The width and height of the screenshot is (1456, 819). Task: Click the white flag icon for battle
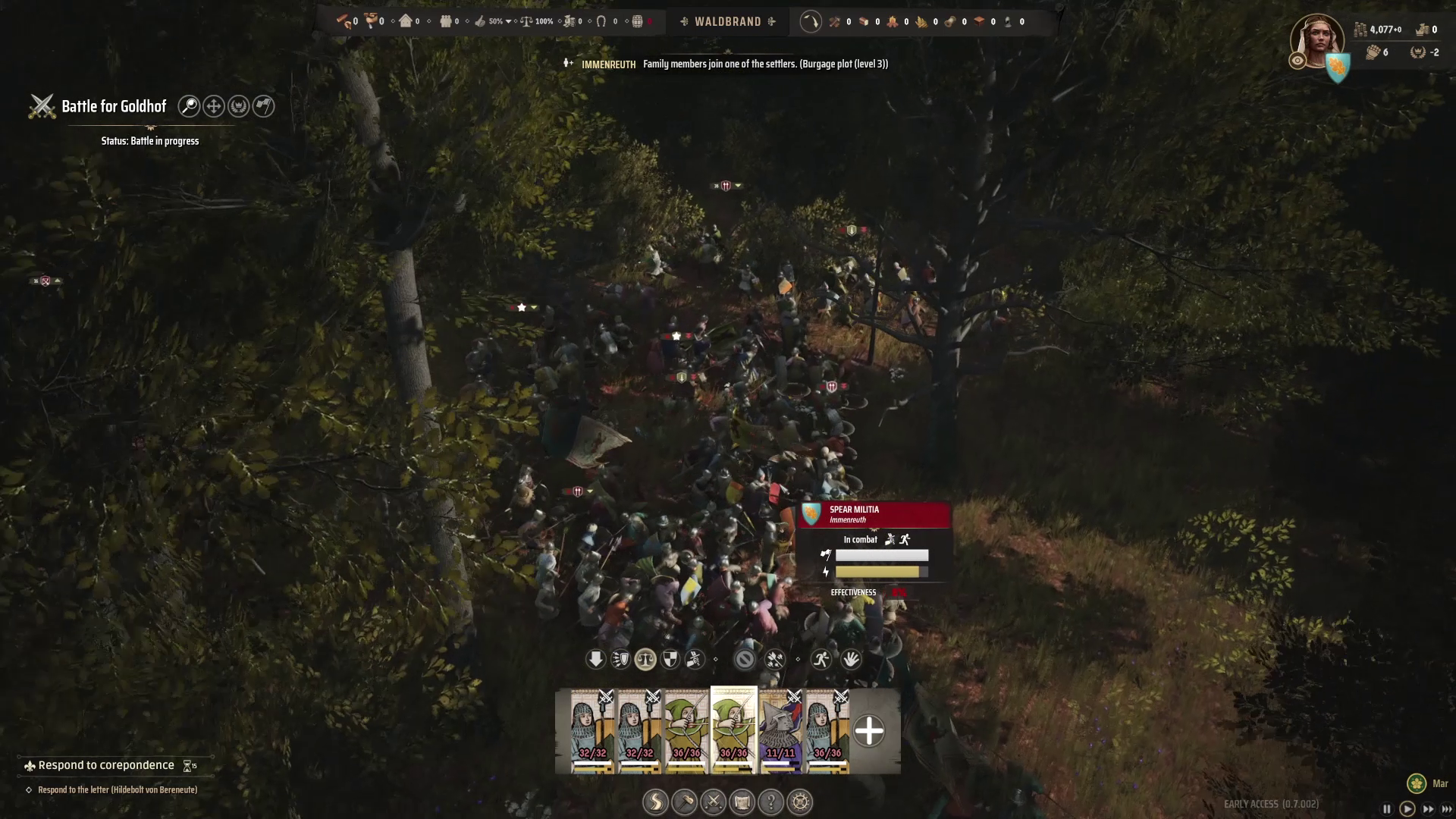tap(263, 106)
